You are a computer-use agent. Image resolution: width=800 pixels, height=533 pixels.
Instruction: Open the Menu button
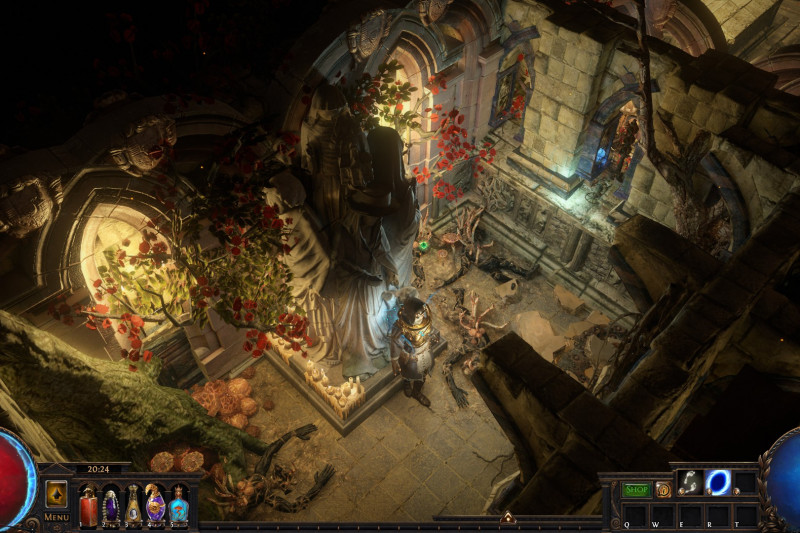coord(56,517)
